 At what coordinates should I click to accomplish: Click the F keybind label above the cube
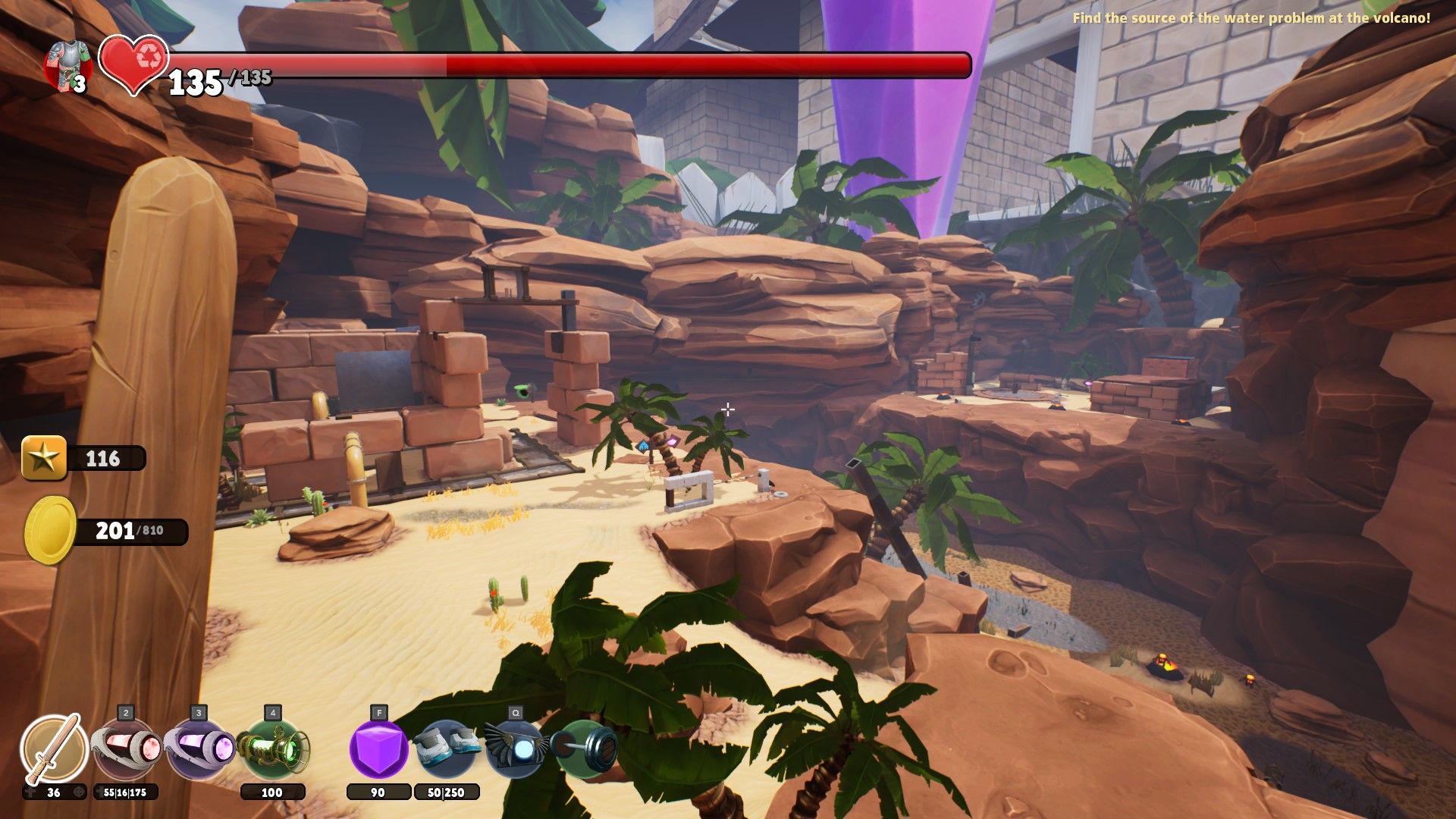[x=381, y=714]
